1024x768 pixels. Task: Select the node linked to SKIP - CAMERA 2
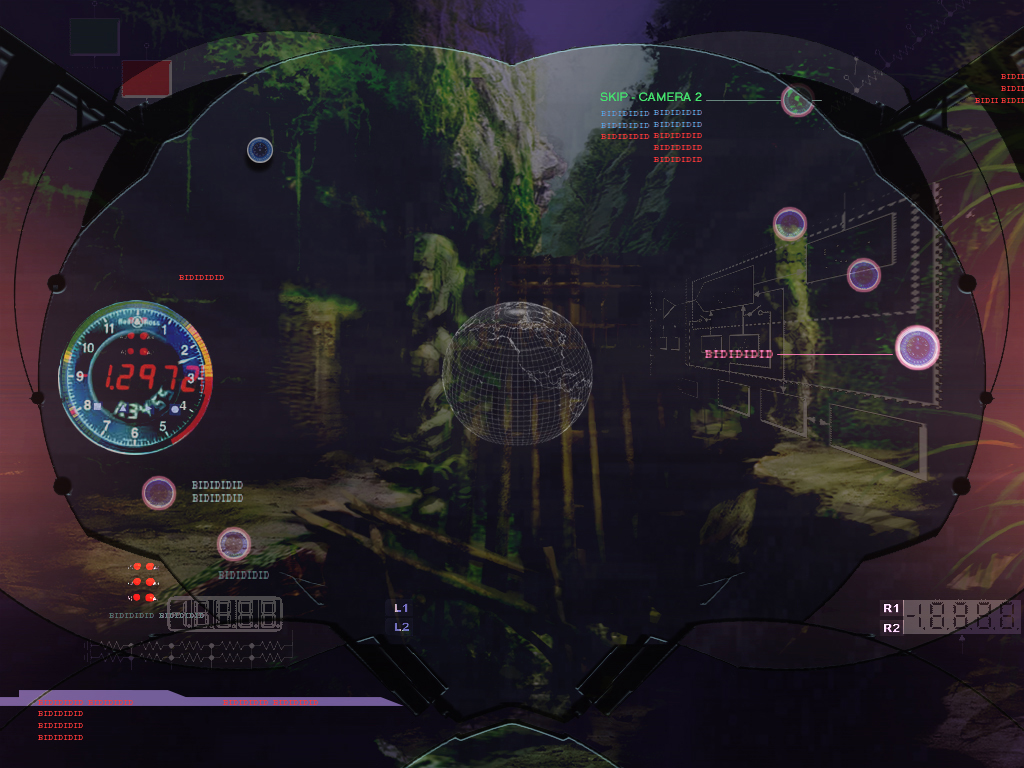click(797, 100)
